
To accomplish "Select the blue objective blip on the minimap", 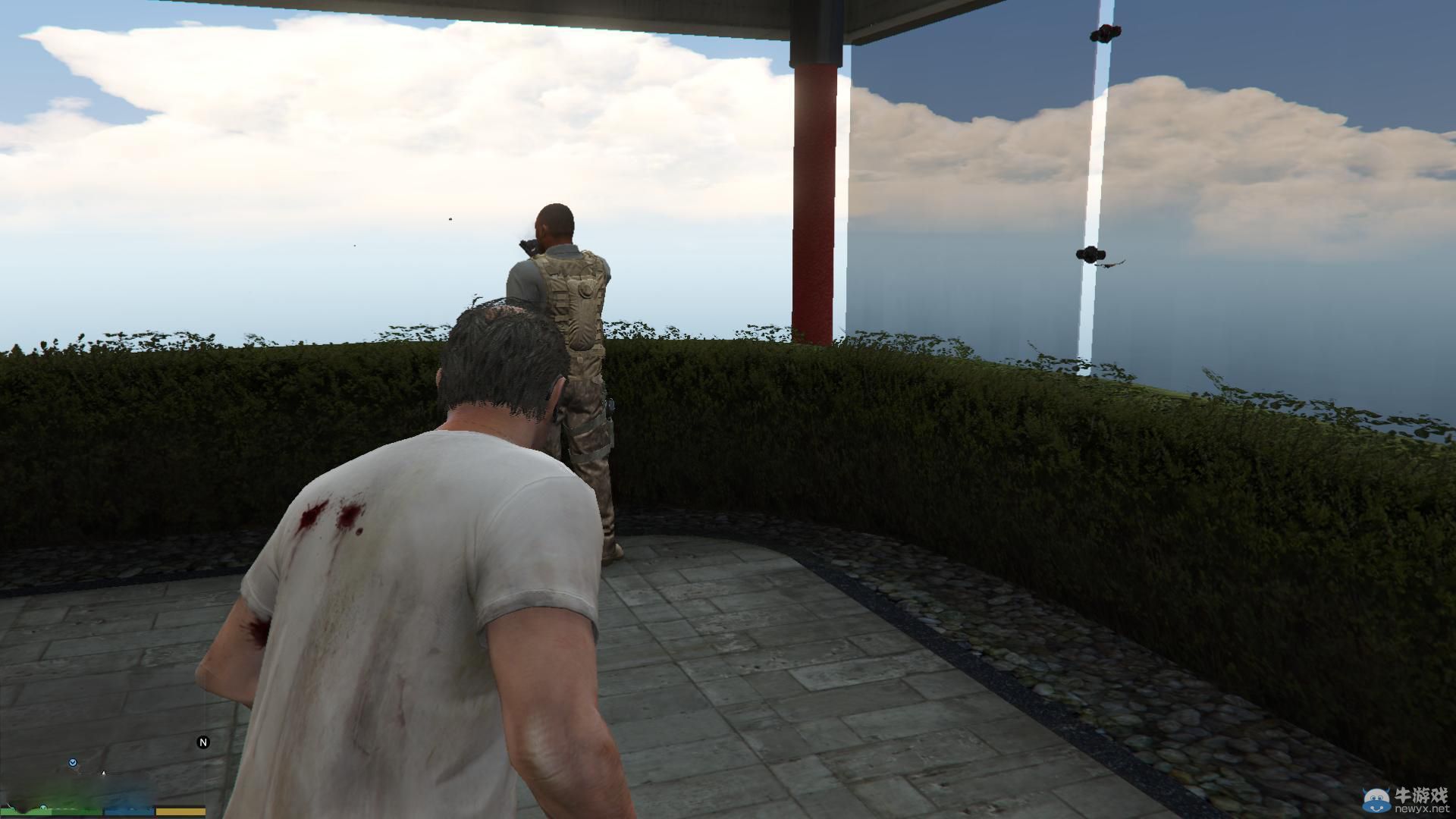I will click(73, 763).
